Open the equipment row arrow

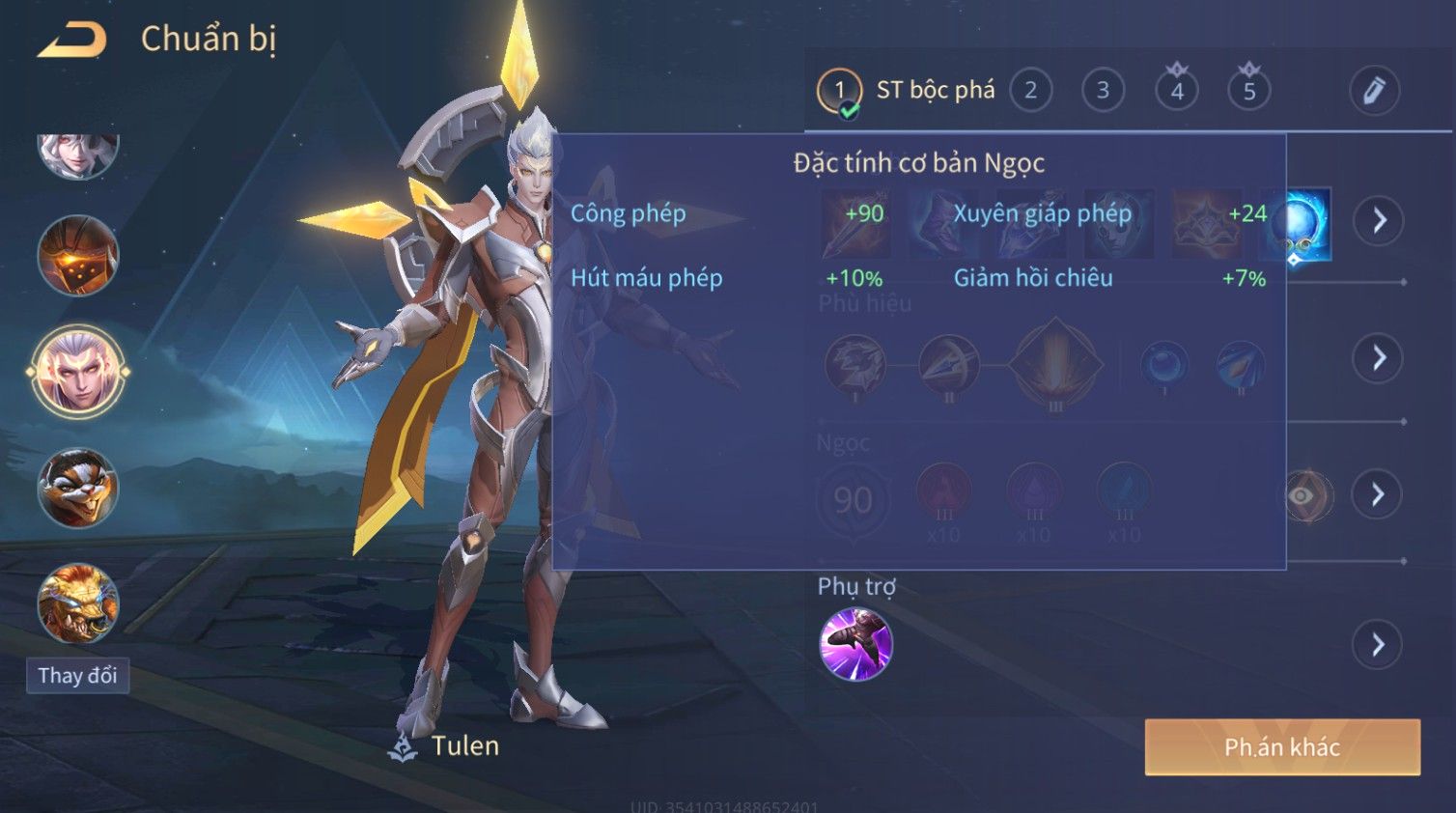click(1378, 221)
